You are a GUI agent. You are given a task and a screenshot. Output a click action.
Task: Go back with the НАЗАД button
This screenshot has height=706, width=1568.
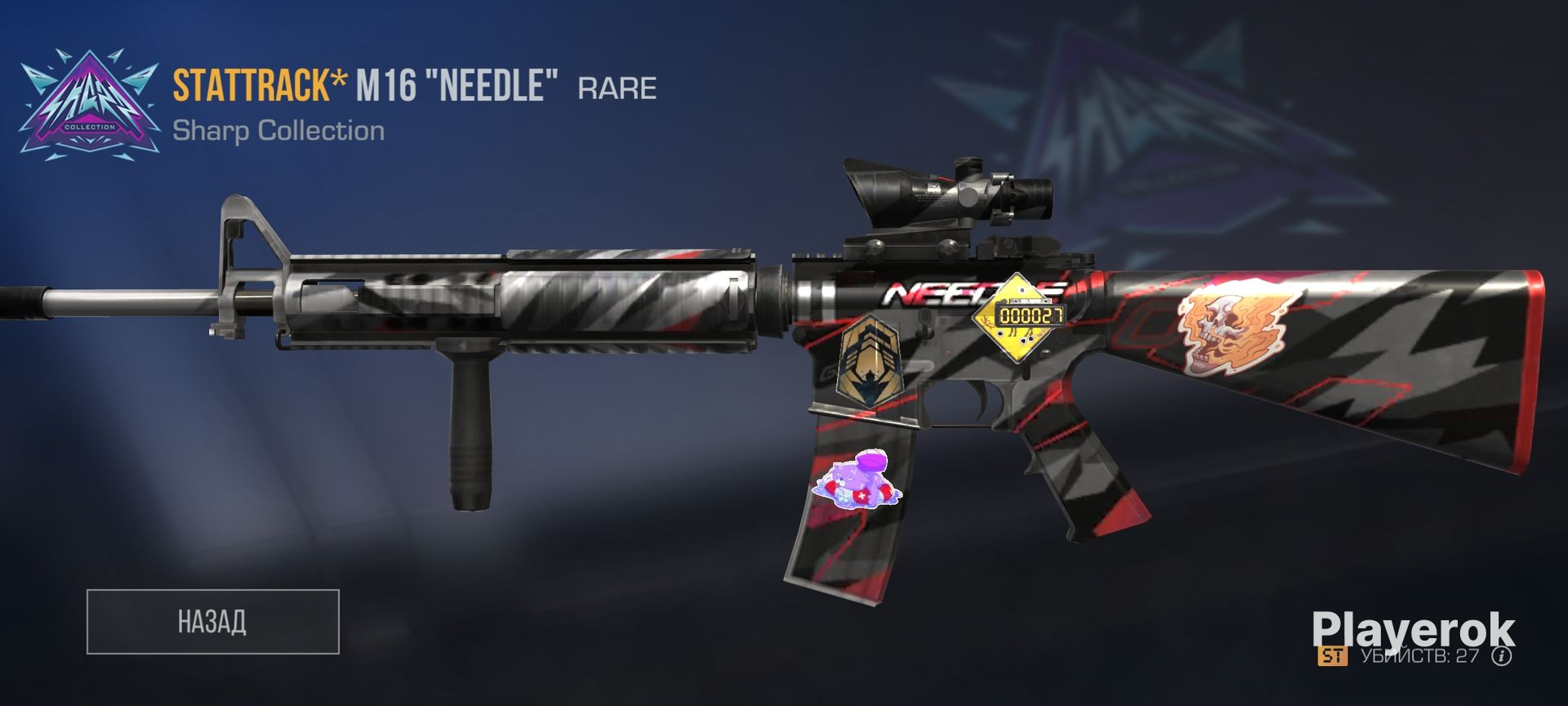[212, 621]
